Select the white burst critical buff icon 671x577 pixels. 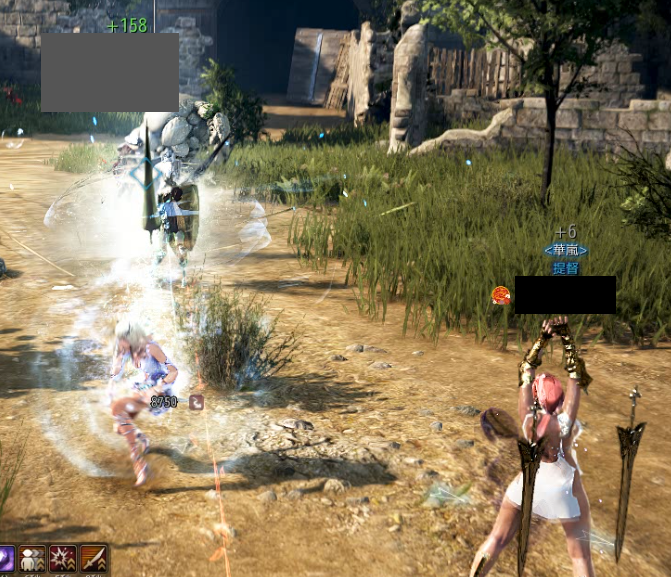(x=63, y=559)
